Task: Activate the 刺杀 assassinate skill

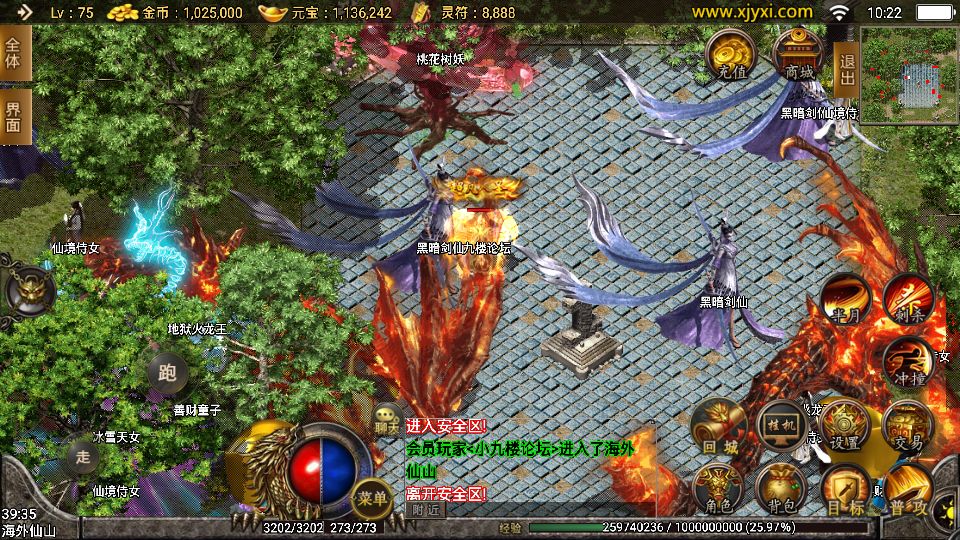Action: 908,298
